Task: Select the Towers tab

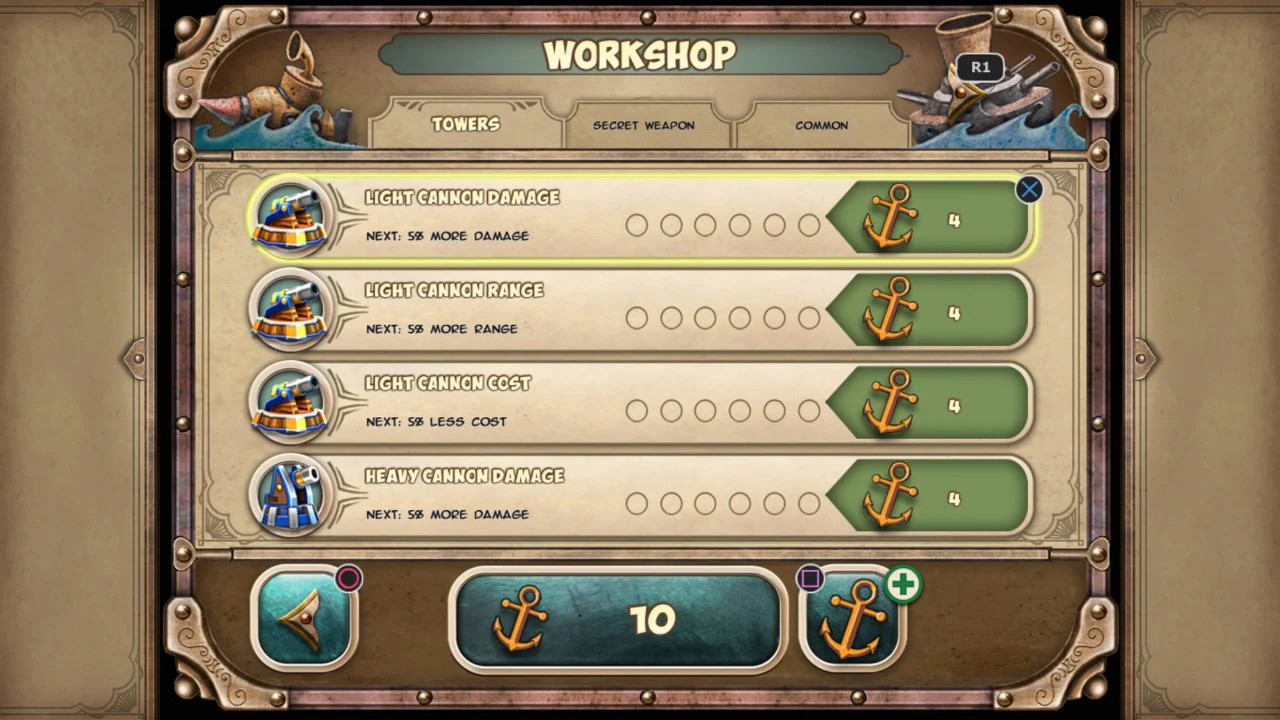Action: (465, 125)
